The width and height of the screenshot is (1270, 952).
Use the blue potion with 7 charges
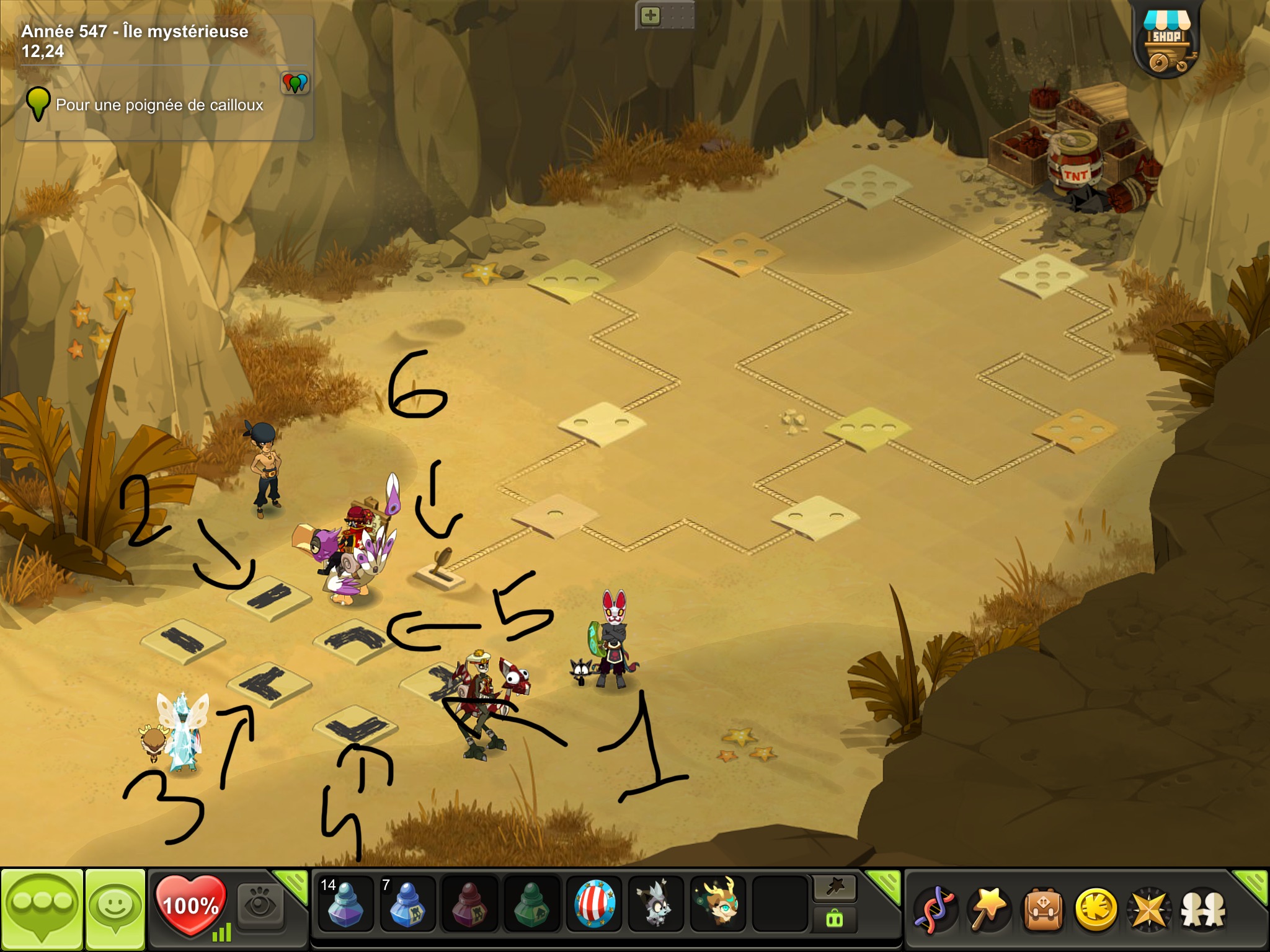point(407,904)
